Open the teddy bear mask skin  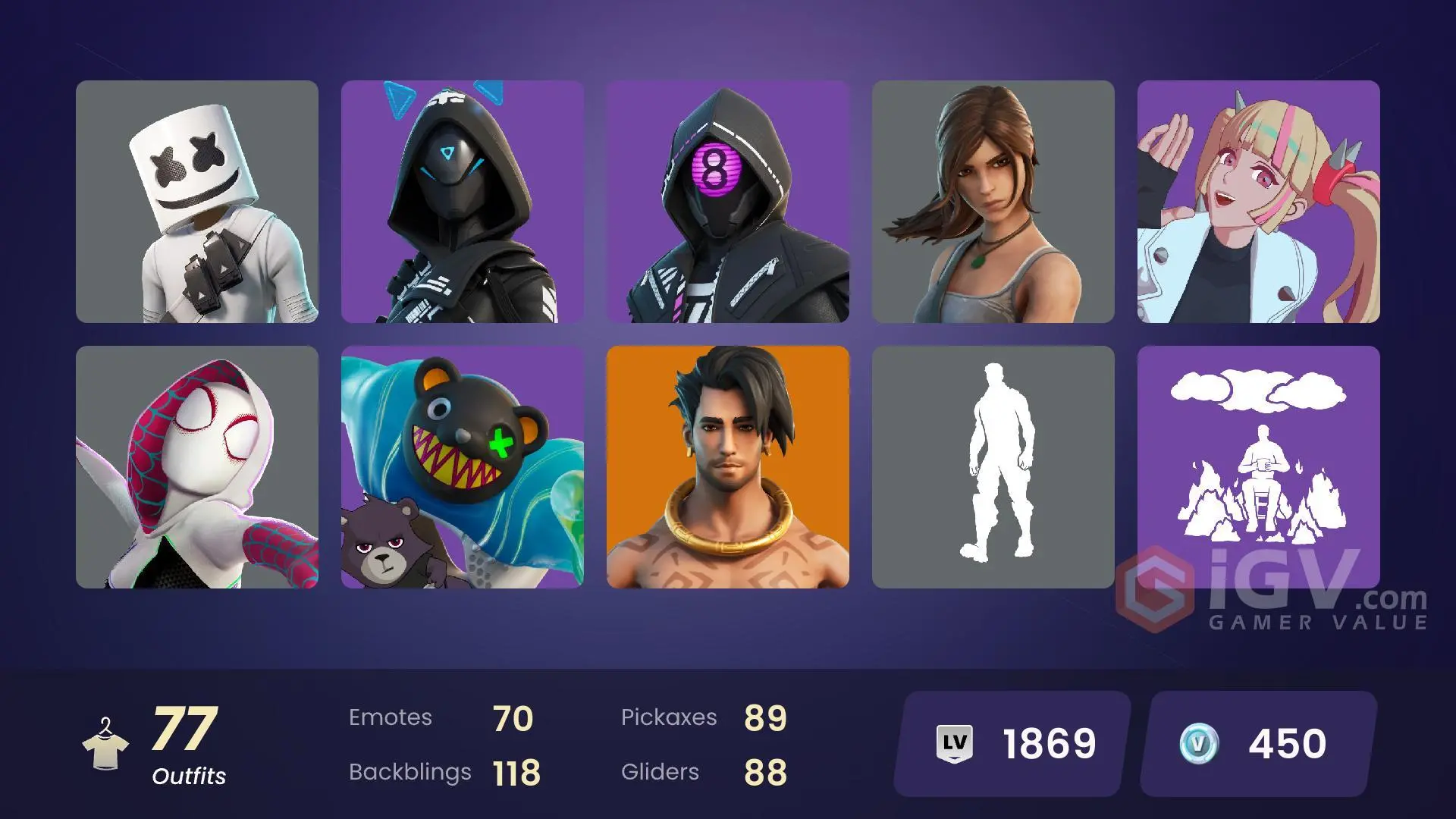[x=462, y=470]
